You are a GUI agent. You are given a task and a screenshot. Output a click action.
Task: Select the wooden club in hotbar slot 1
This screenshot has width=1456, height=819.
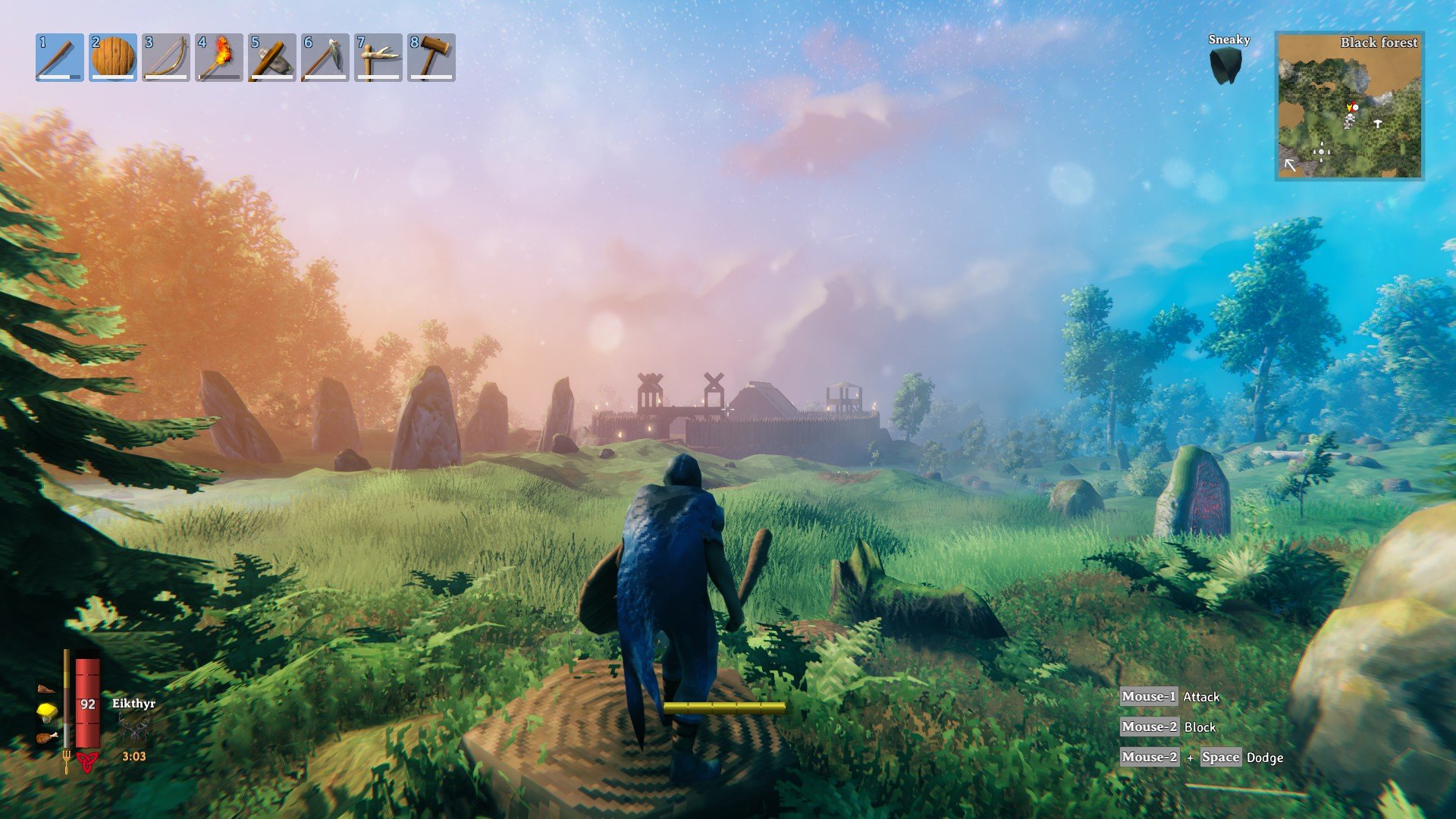tap(59, 58)
